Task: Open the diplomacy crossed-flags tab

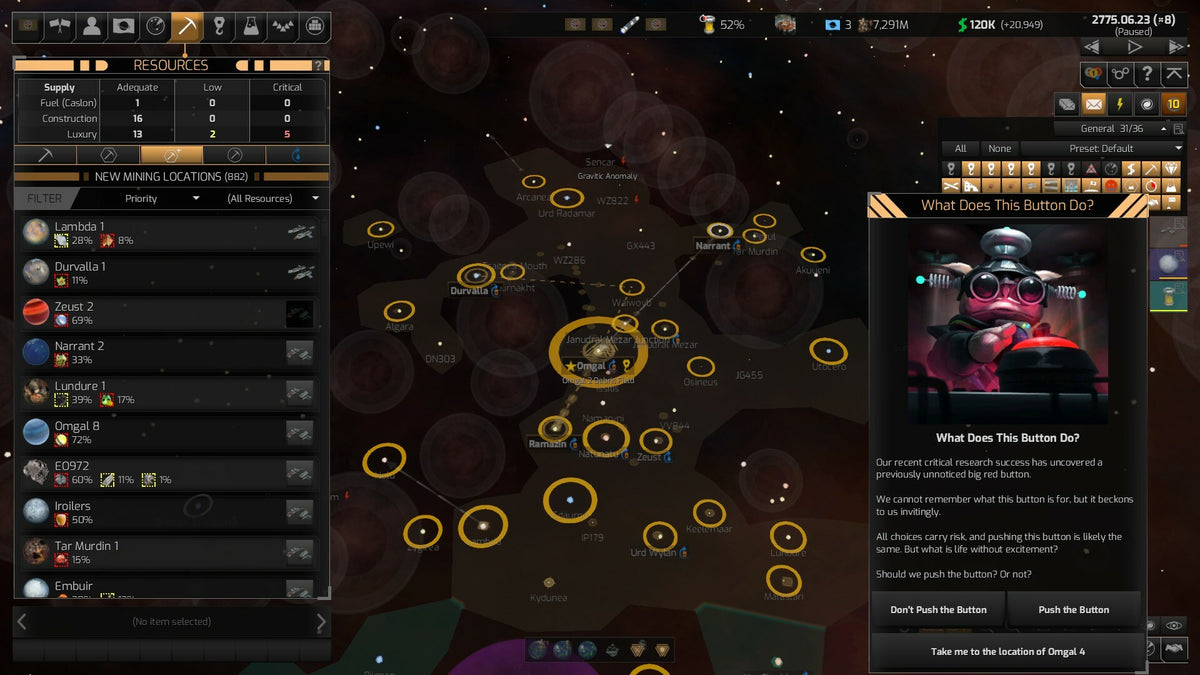Action: (60, 27)
